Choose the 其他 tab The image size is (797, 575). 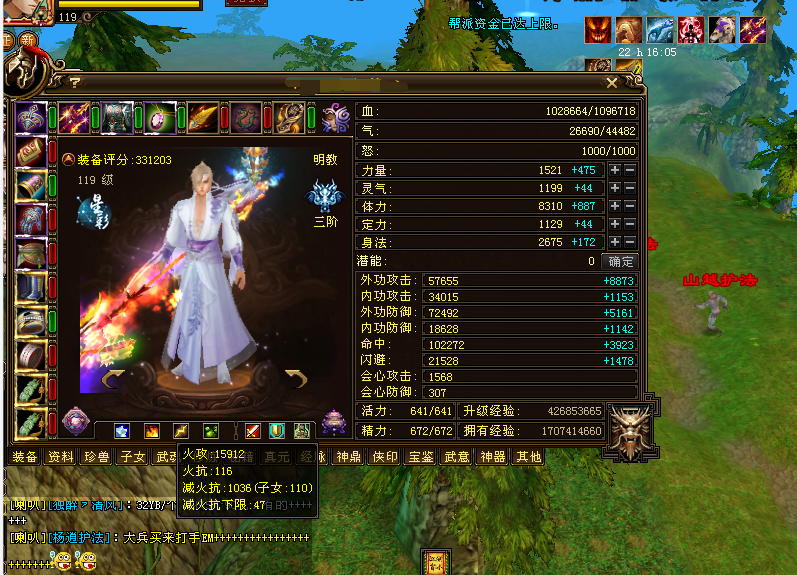tap(527, 457)
